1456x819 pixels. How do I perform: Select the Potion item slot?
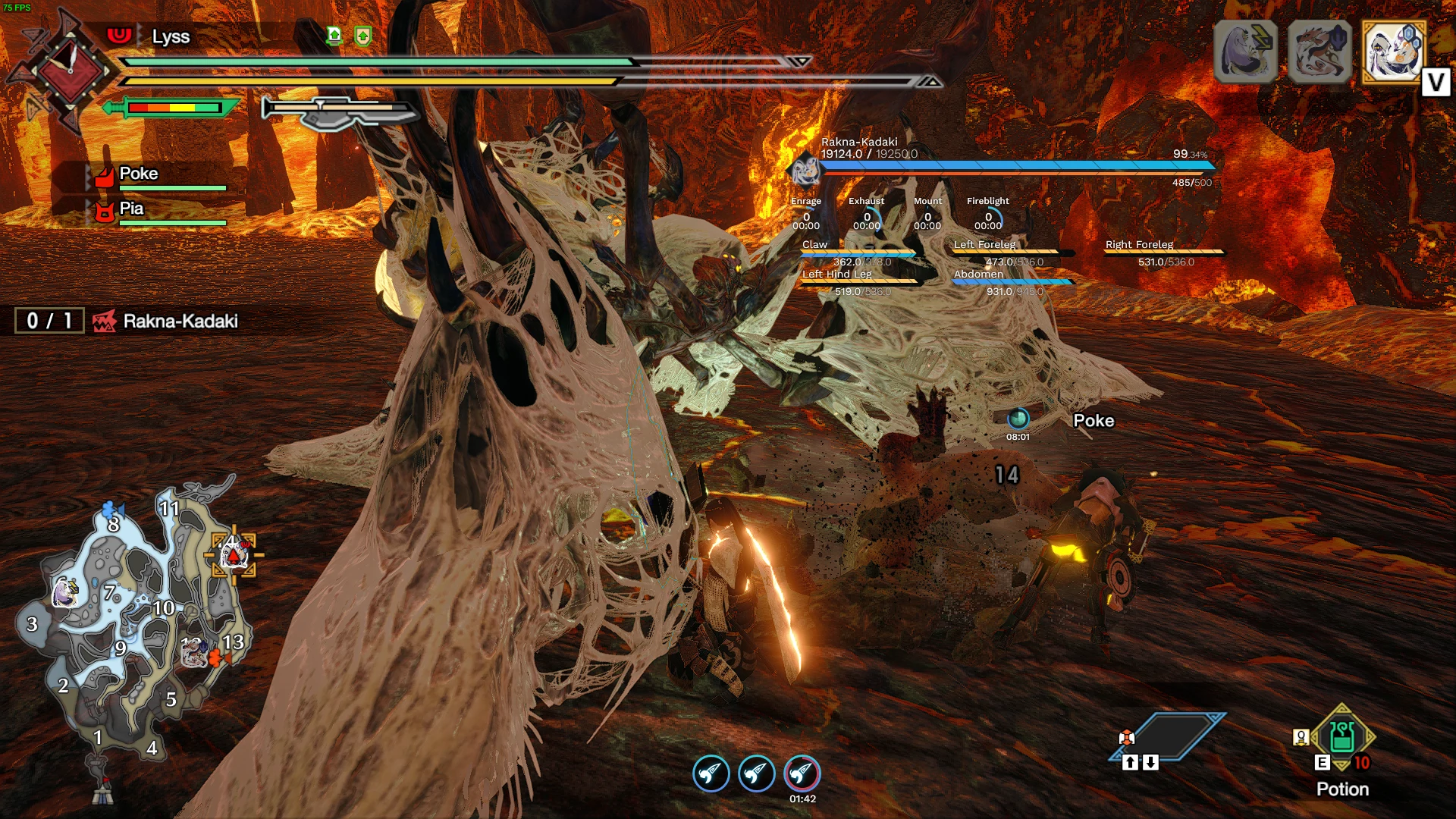(1342, 737)
